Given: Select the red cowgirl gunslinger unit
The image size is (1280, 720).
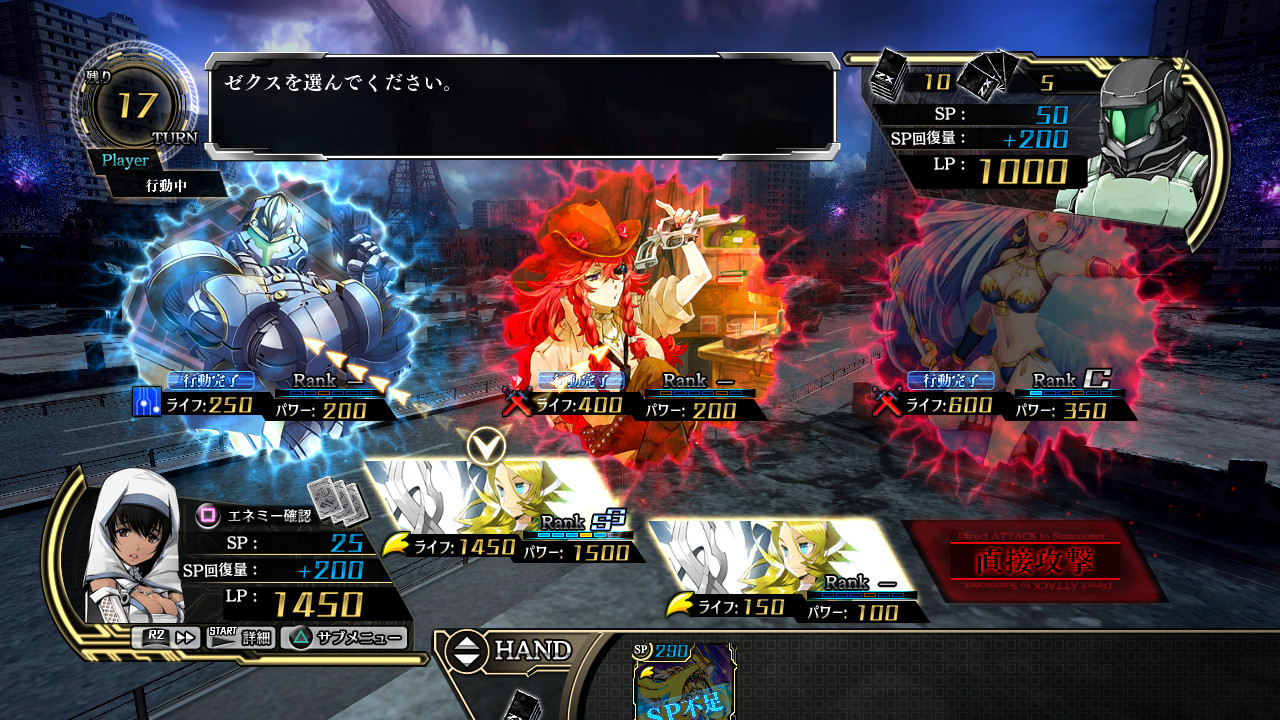Looking at the screenshot, I should [600, 290].
